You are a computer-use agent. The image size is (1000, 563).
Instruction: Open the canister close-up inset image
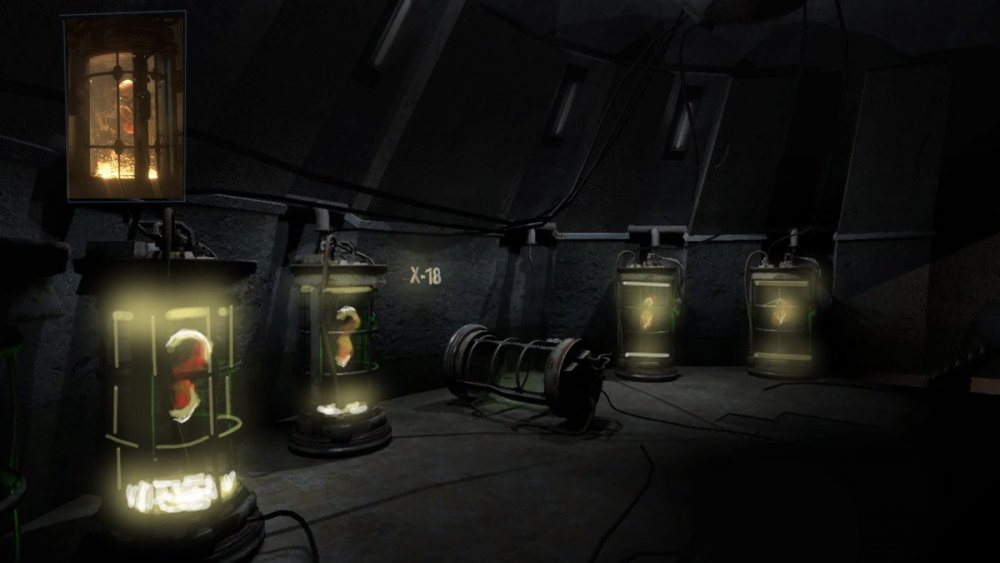124,106
